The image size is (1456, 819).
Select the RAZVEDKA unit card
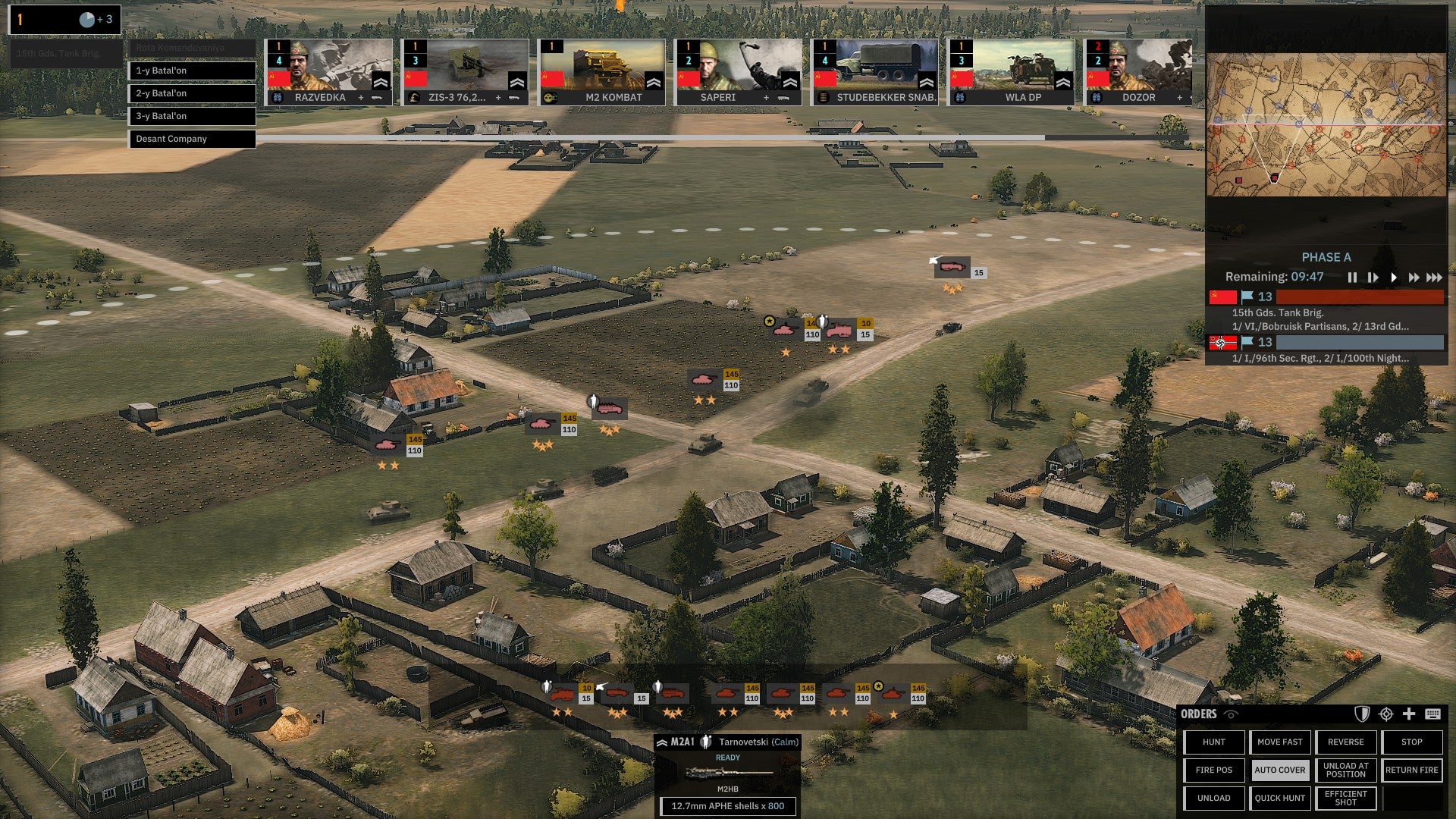coord(328,72)
